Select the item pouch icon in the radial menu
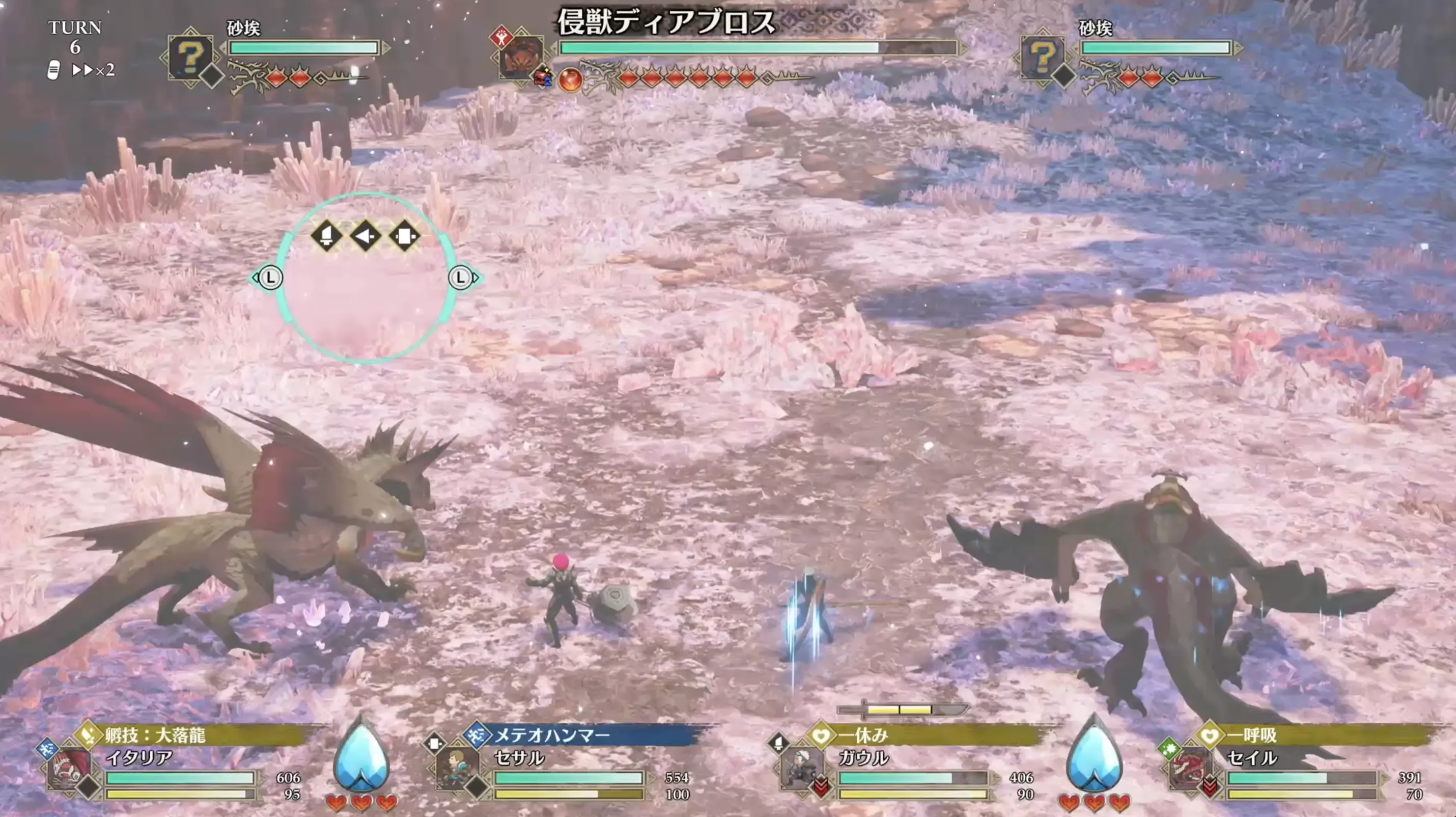1456x817 pixels. (405, 236)
